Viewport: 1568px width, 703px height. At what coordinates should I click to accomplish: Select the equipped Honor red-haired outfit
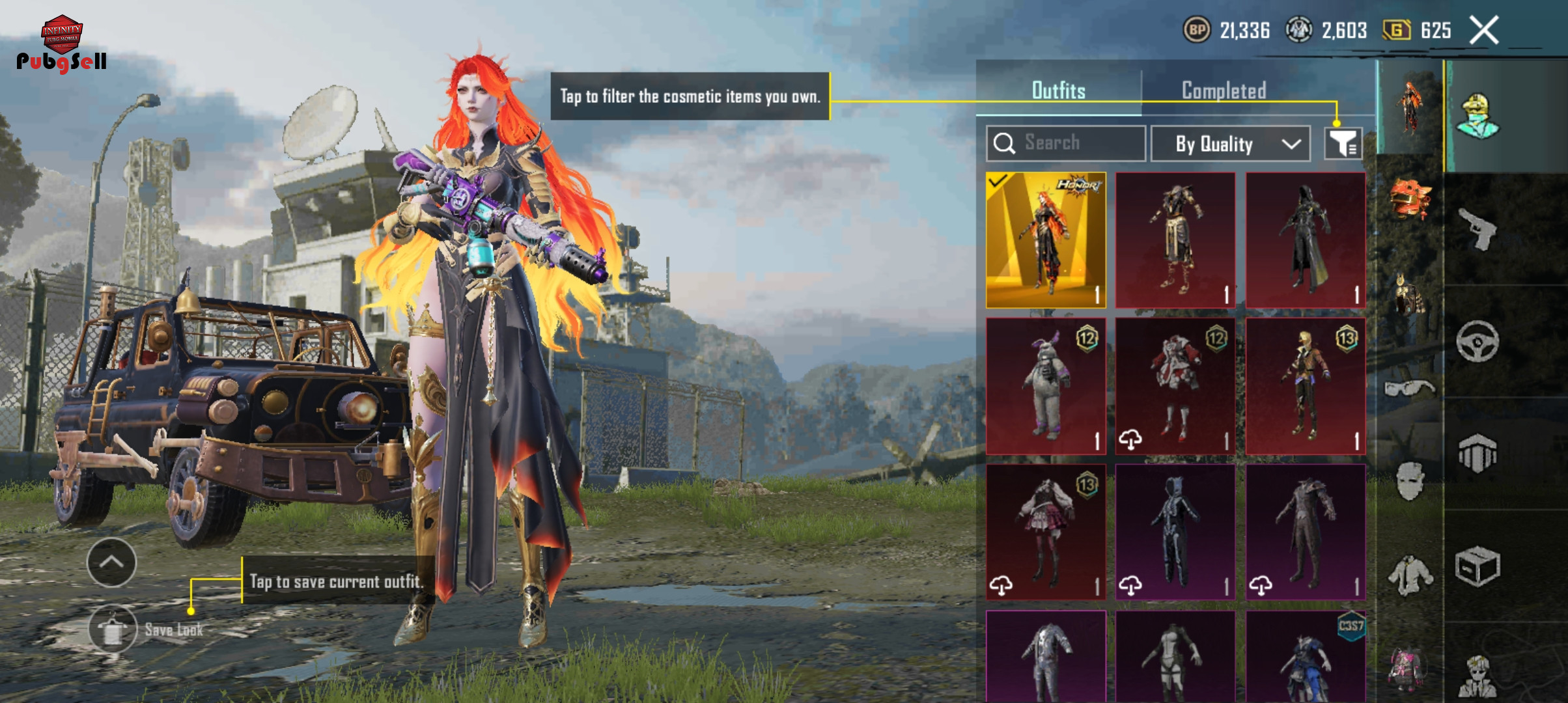click(x=1046, y=240)
